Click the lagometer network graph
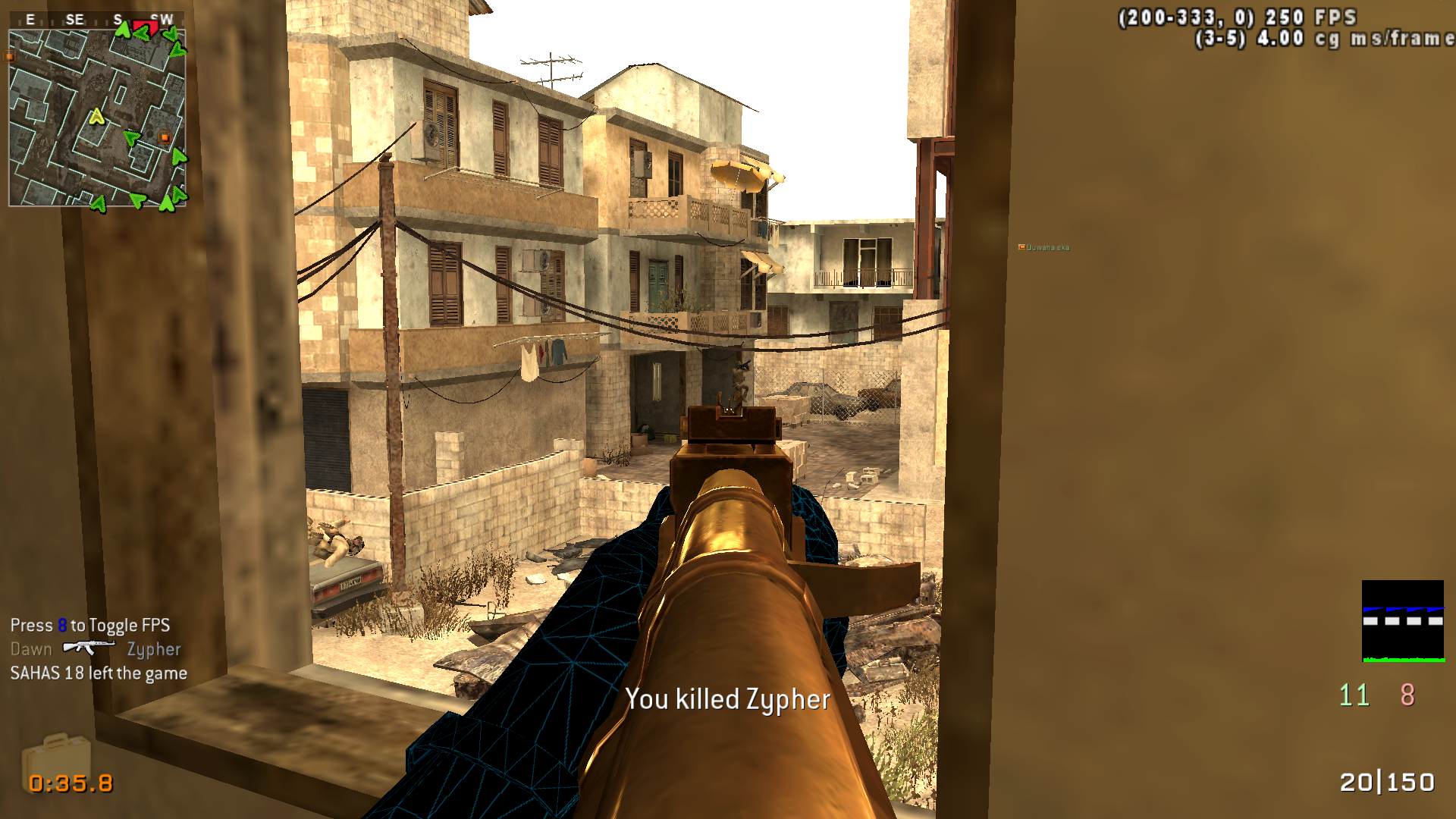1456x819 pixels. tap(1402, 621)
